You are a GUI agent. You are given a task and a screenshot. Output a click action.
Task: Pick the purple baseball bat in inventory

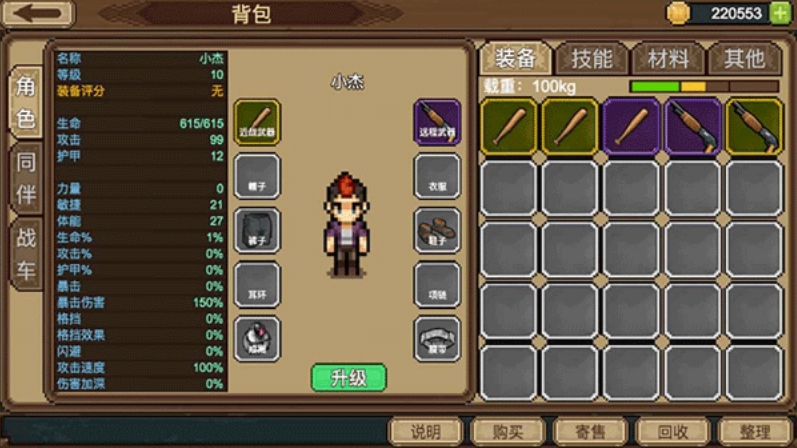[x=631, y=127]
